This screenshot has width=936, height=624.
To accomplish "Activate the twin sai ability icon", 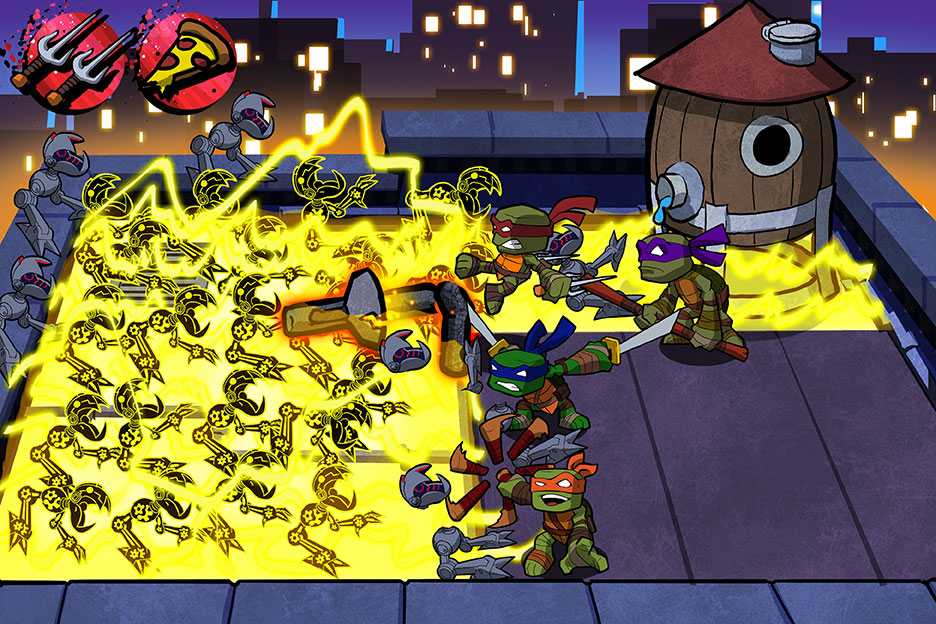I will click(70, 57).
